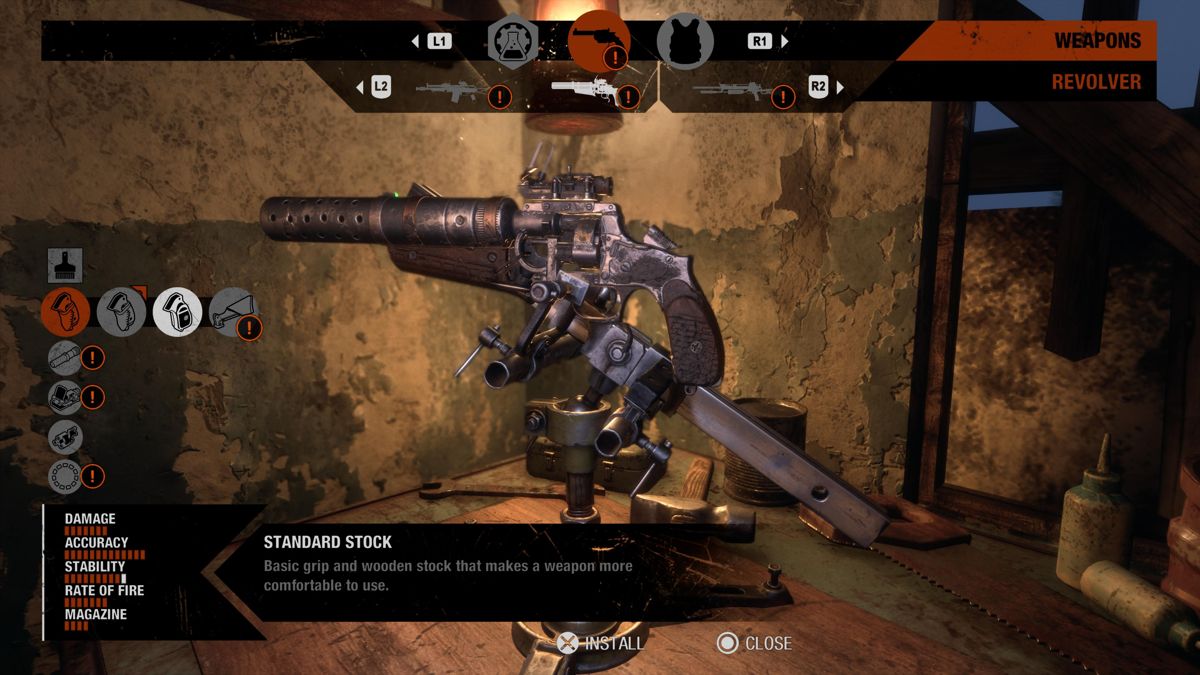The height and width of the screenshot is (675, 1200).
Task: Select the orange highlighted grip attachment
Action: (x=65, y=312)
